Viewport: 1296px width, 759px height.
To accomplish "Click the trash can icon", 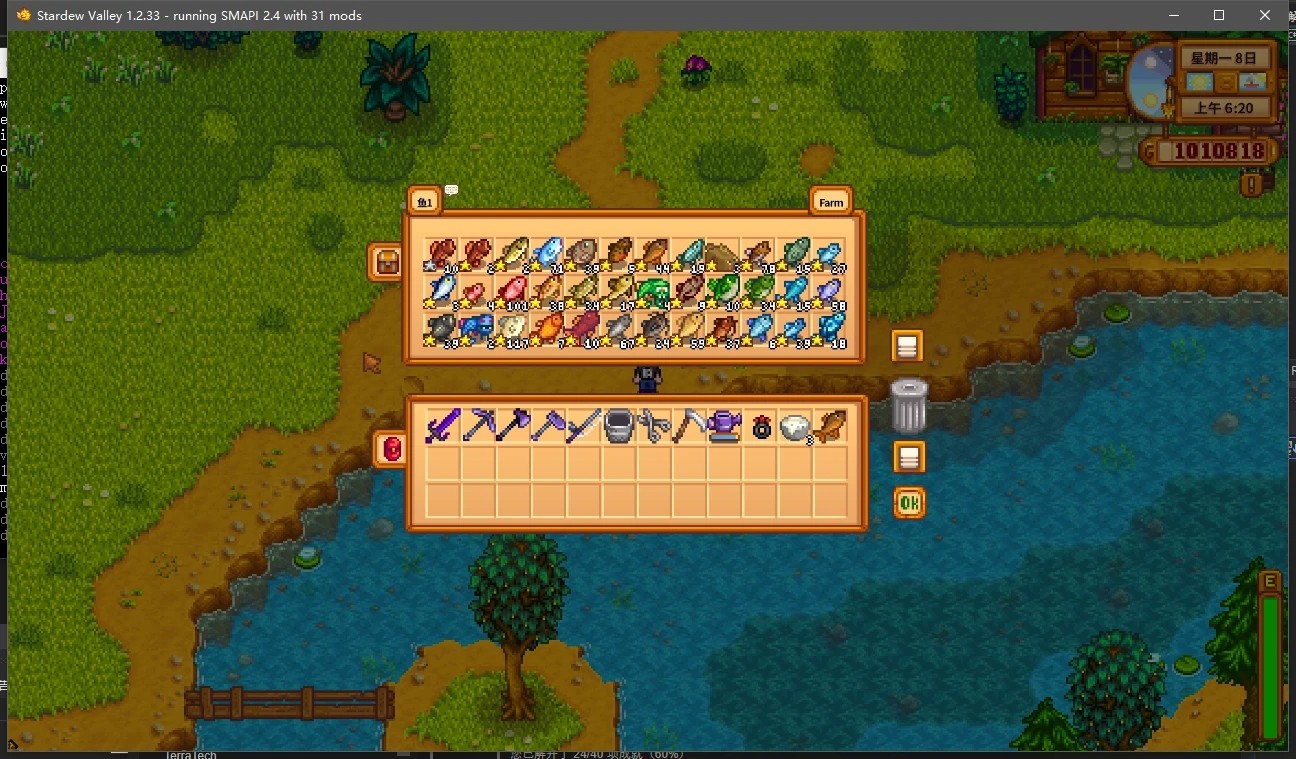I will [908, 405].
